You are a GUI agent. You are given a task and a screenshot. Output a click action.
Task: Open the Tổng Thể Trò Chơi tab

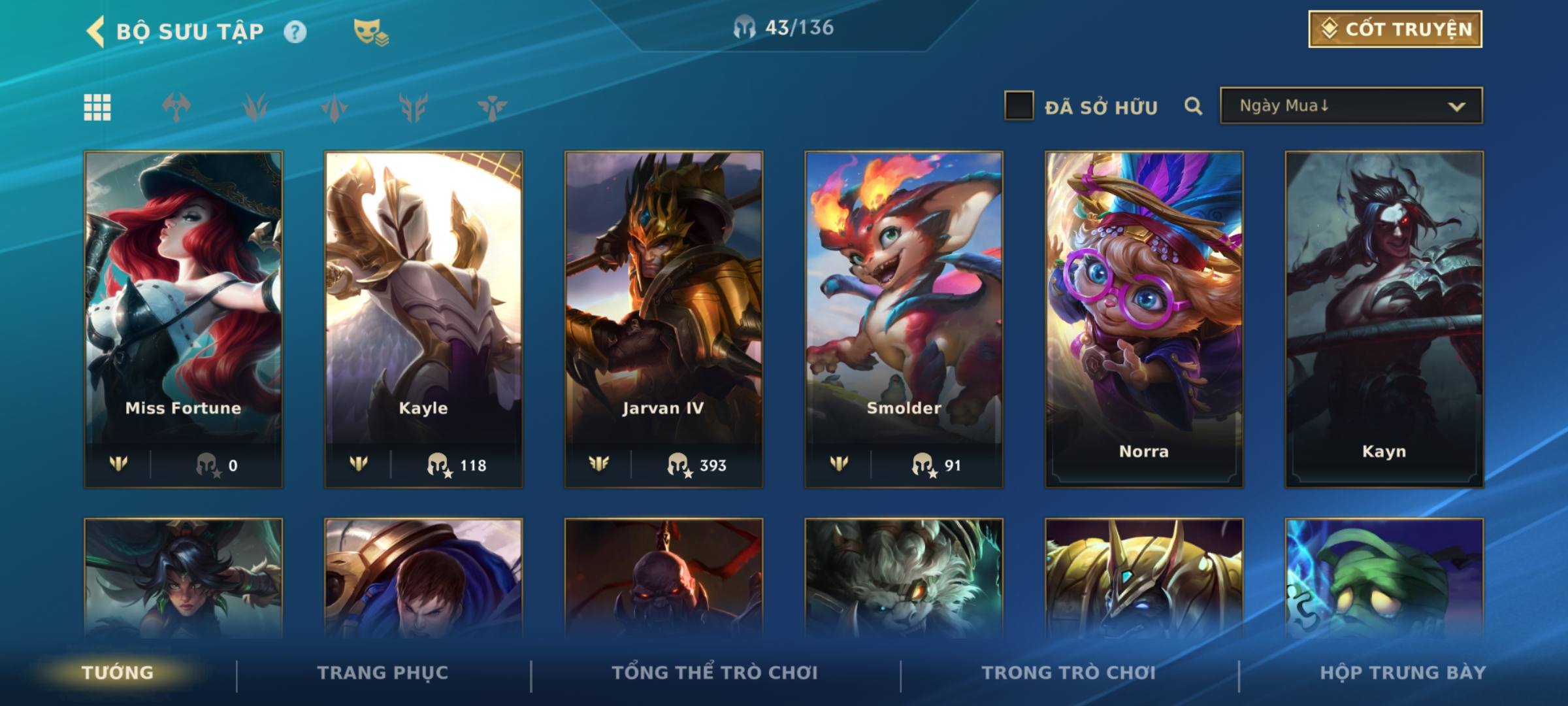pos(715,673)
